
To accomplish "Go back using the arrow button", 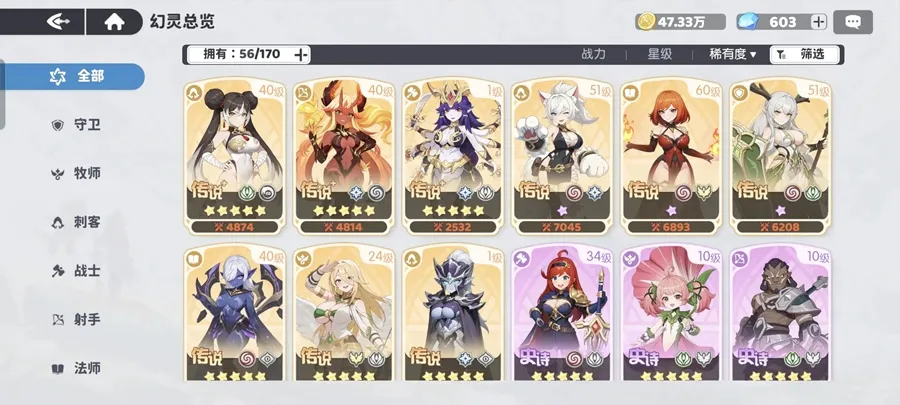I will click(58, 21).
